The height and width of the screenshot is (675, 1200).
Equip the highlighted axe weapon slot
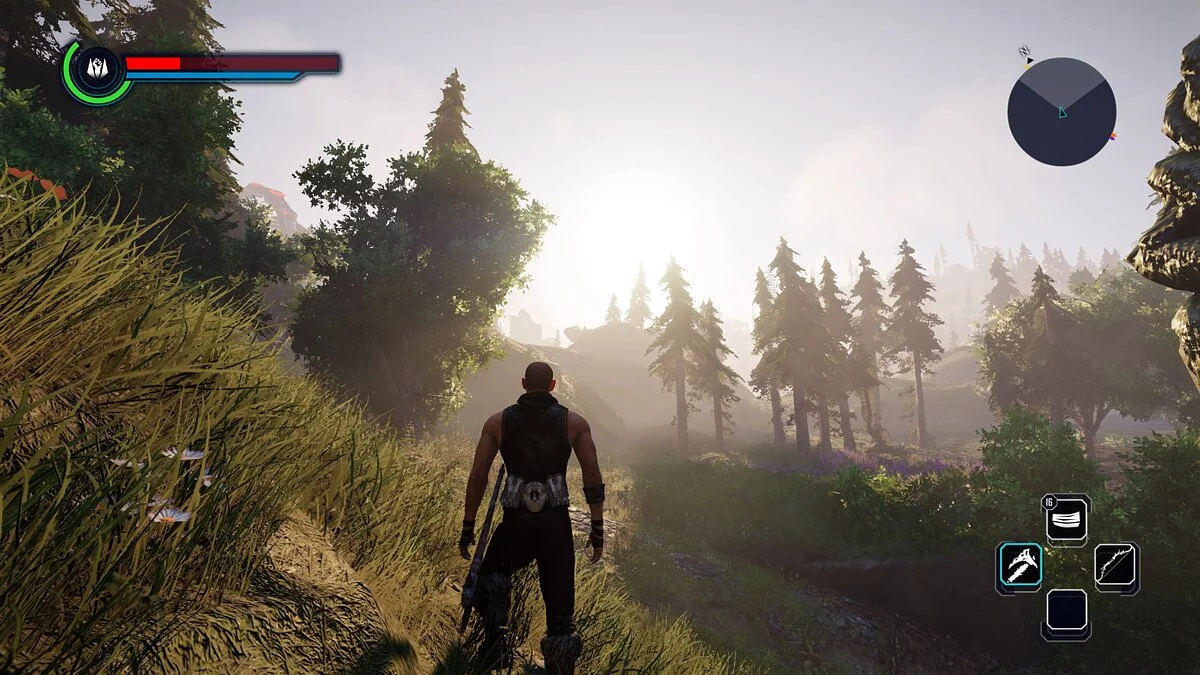(1019, 568)
